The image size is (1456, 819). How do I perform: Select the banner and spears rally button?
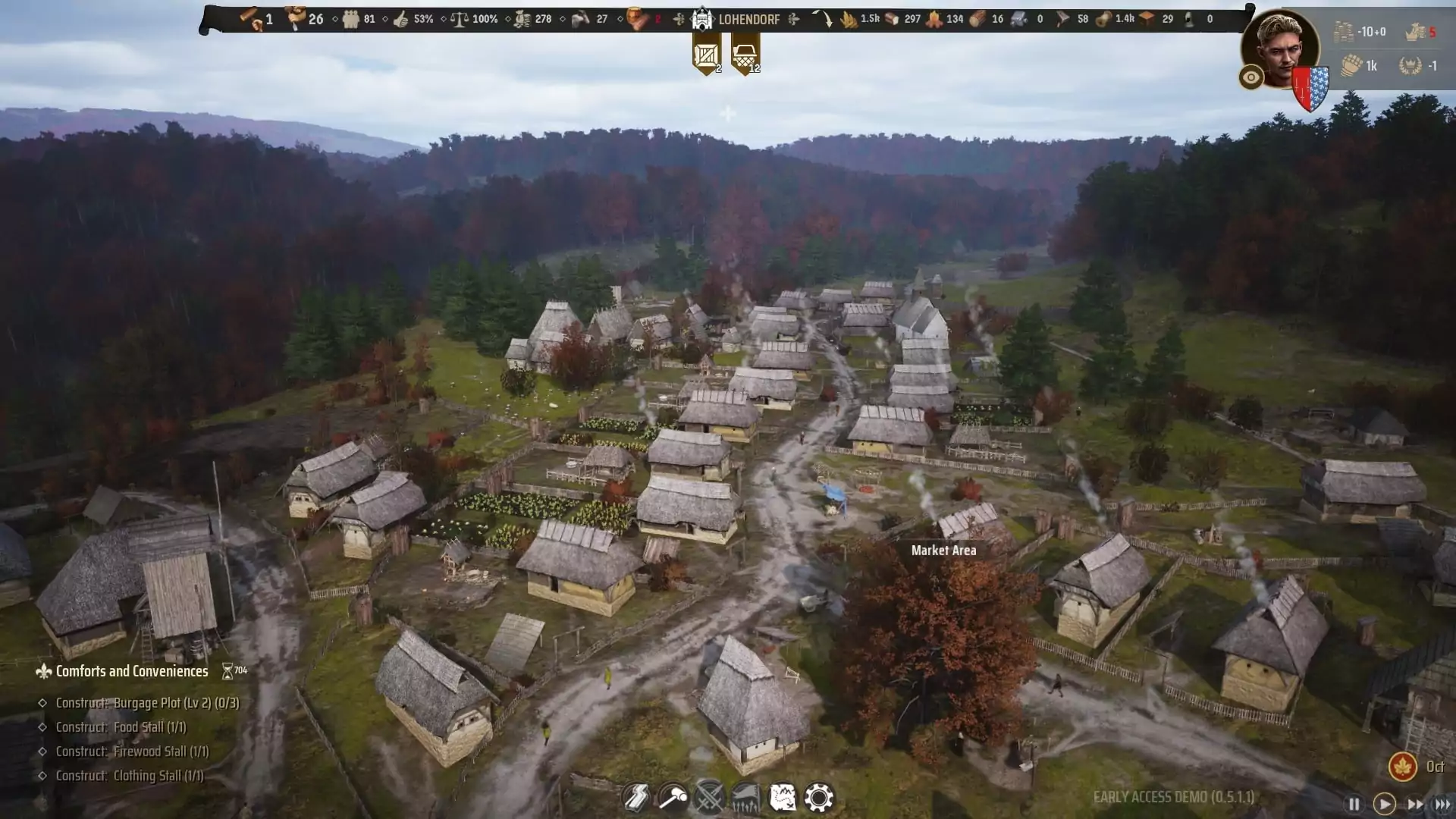click(x=745, y=798)
